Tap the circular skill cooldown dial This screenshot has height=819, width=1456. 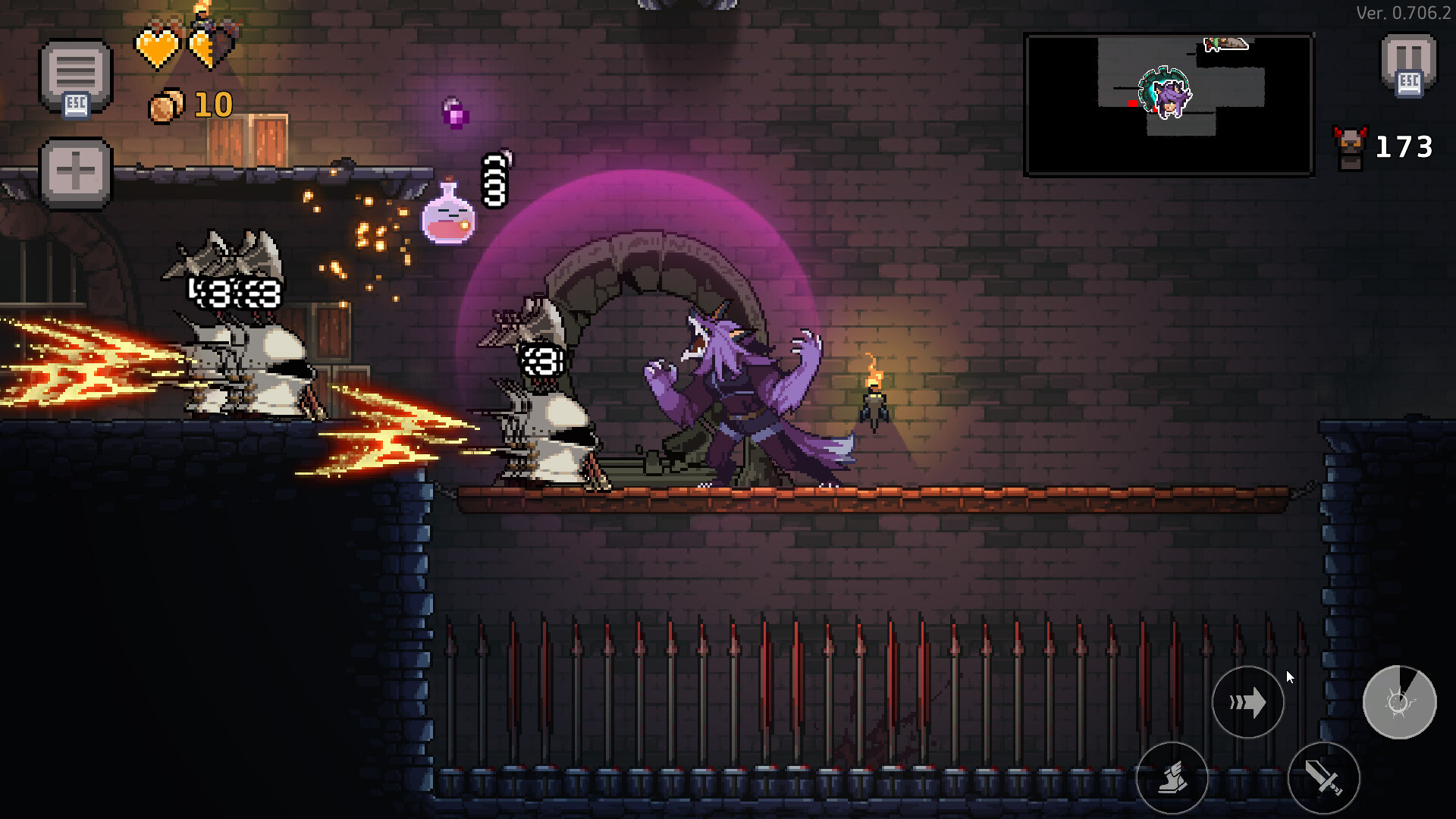point(1401,703)
